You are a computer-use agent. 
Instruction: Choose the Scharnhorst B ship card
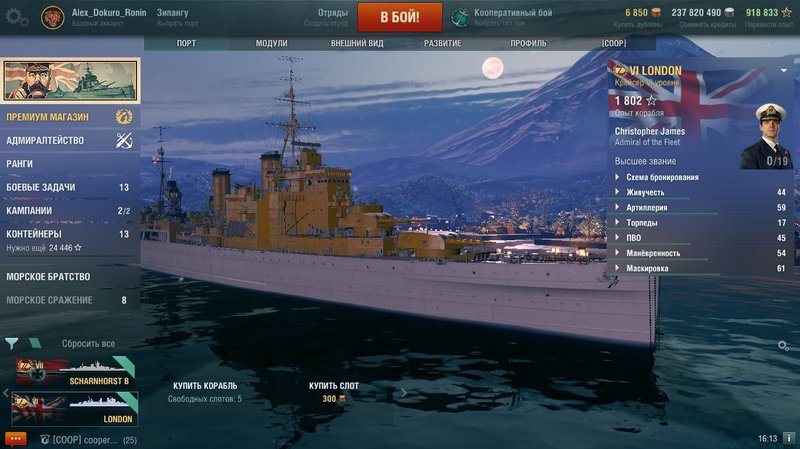click(72, 372)
